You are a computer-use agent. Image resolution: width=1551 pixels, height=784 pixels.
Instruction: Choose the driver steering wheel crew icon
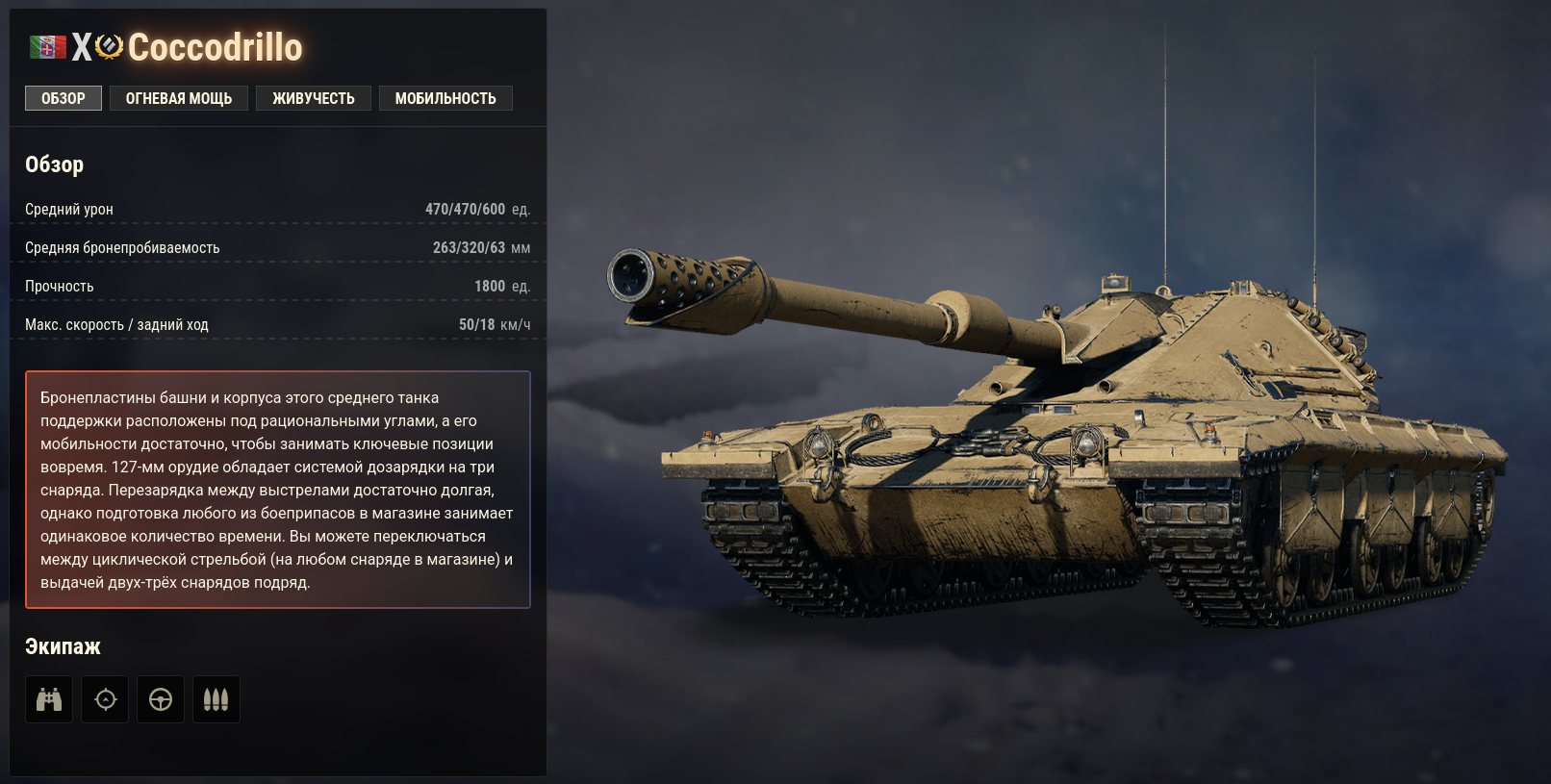click(161, 699)
